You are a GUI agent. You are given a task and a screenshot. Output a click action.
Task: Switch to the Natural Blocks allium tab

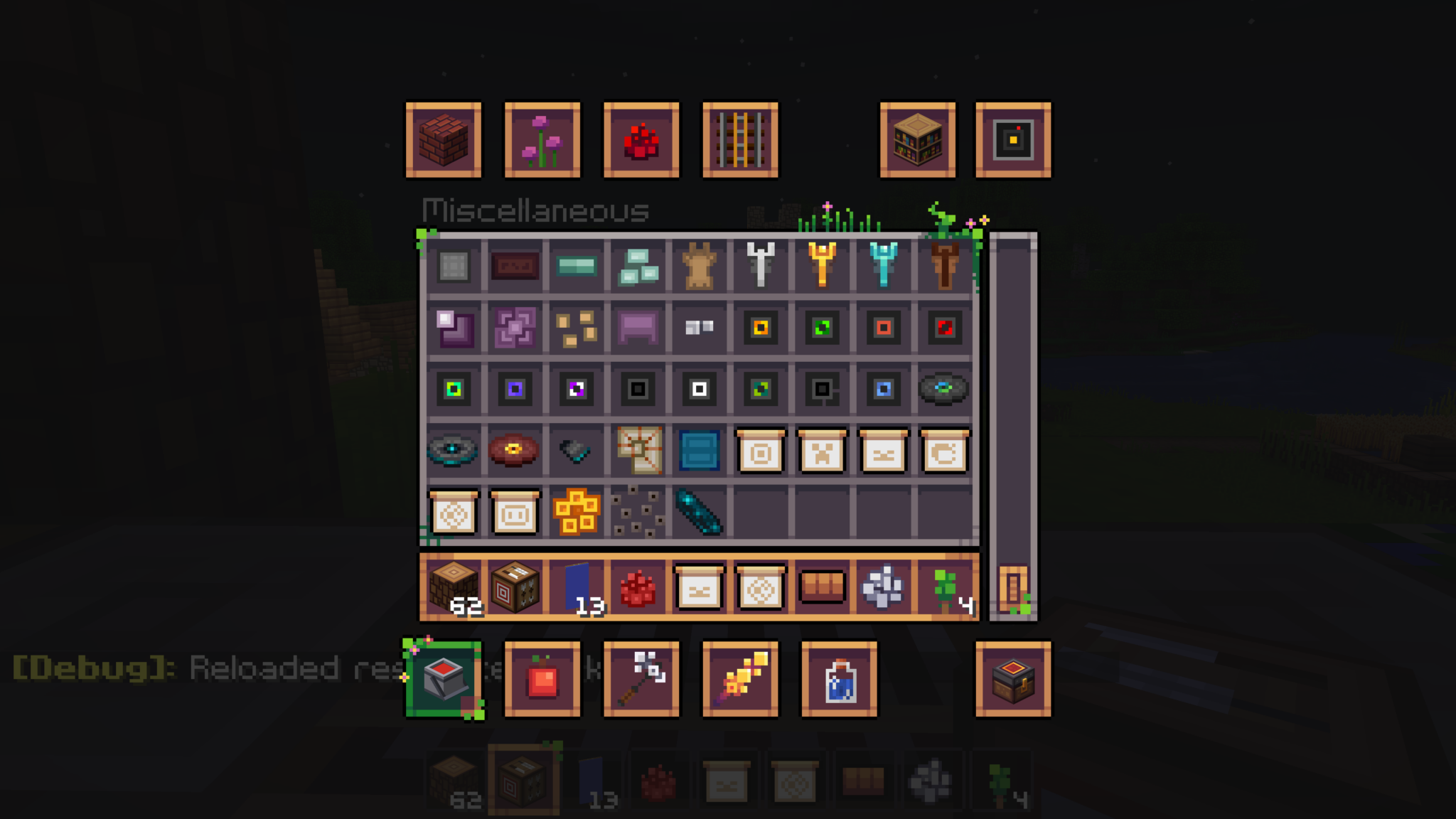coord(542,139)
